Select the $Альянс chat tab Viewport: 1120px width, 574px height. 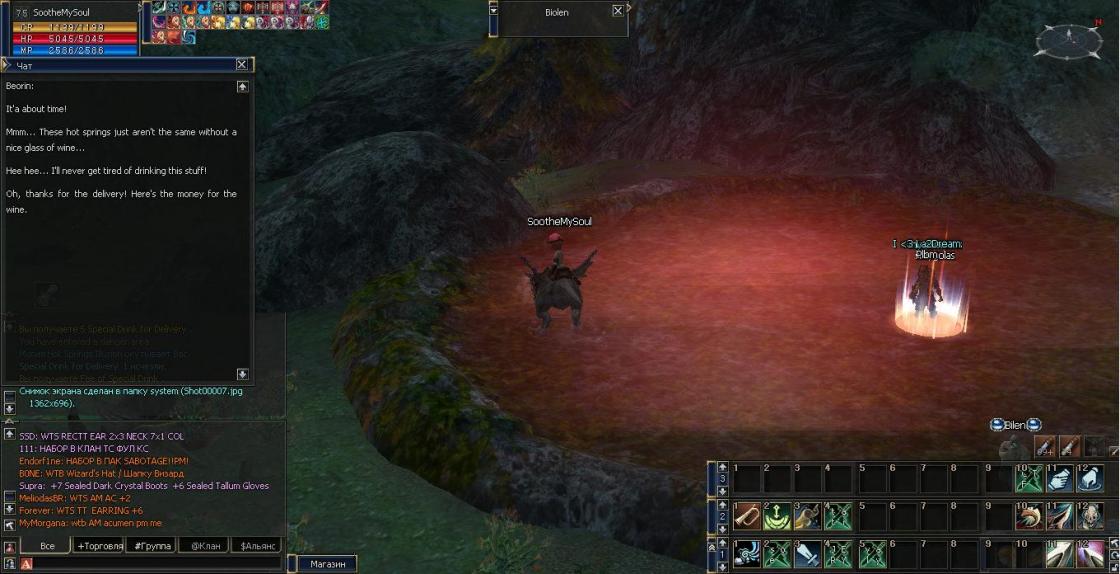pos(257,545)
